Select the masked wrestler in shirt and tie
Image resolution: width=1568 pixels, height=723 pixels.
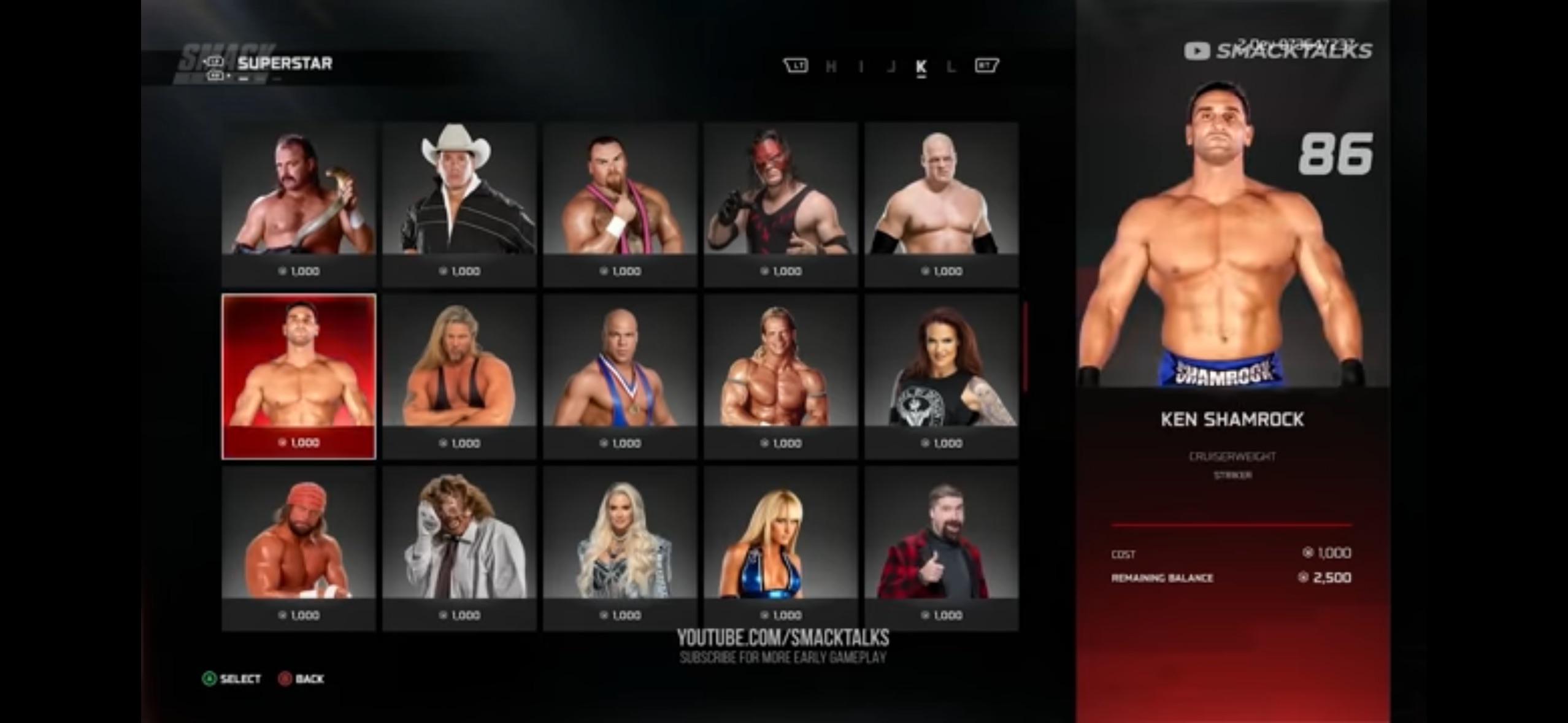(459, 548)
